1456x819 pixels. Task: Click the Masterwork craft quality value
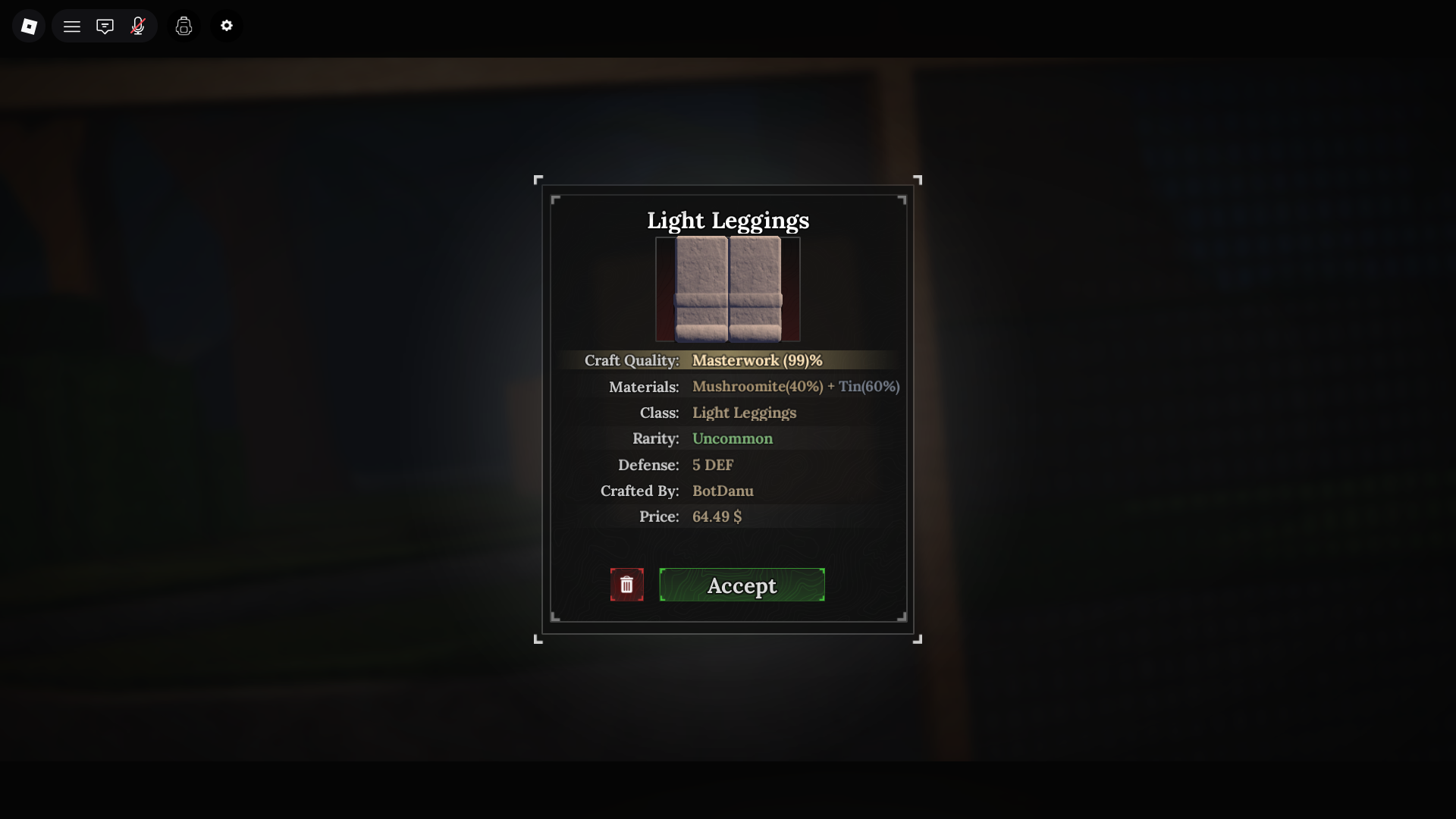click(x=756, y=360)
